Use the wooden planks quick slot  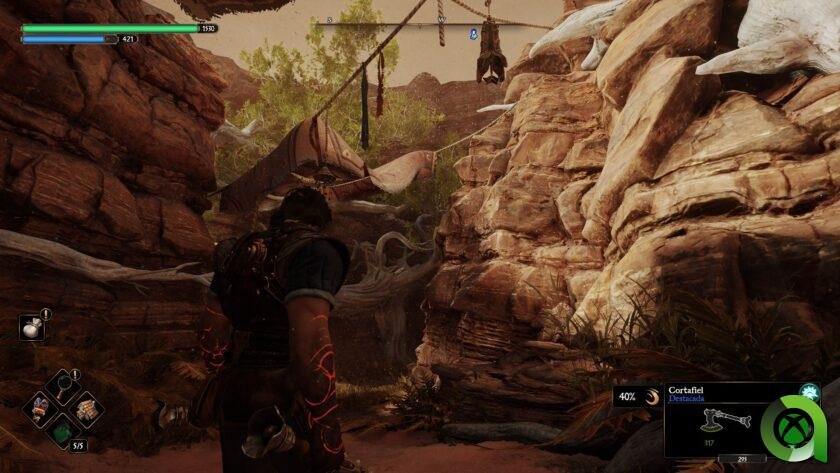click(86, 408)
